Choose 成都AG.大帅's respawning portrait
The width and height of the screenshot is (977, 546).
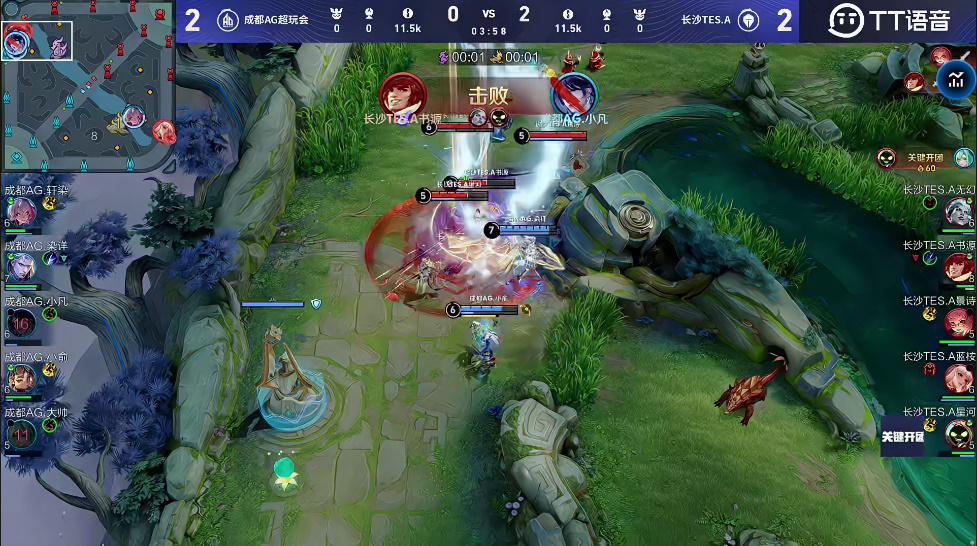tap(22, 433)
